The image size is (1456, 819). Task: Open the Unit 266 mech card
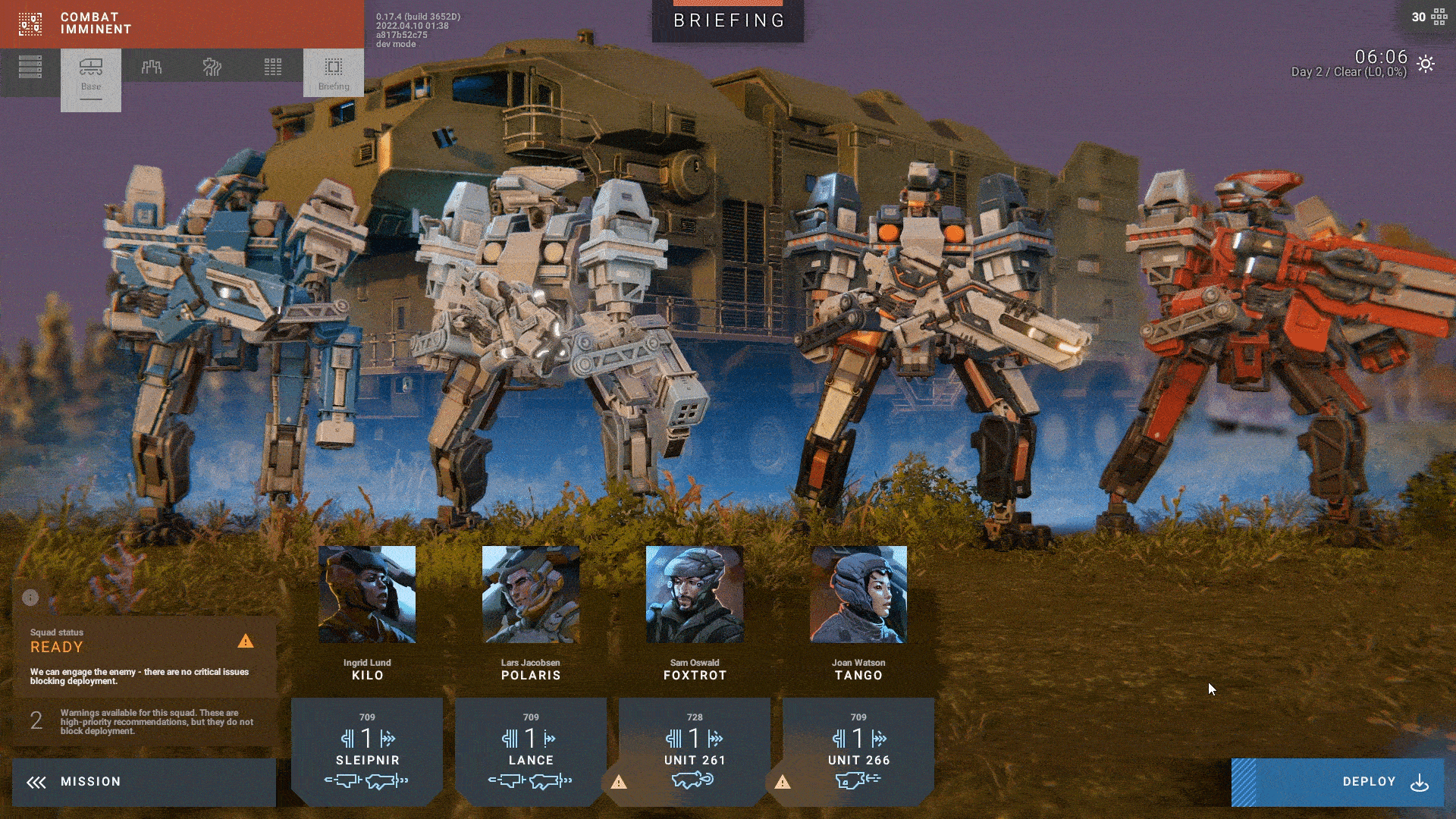pos(858,751)
